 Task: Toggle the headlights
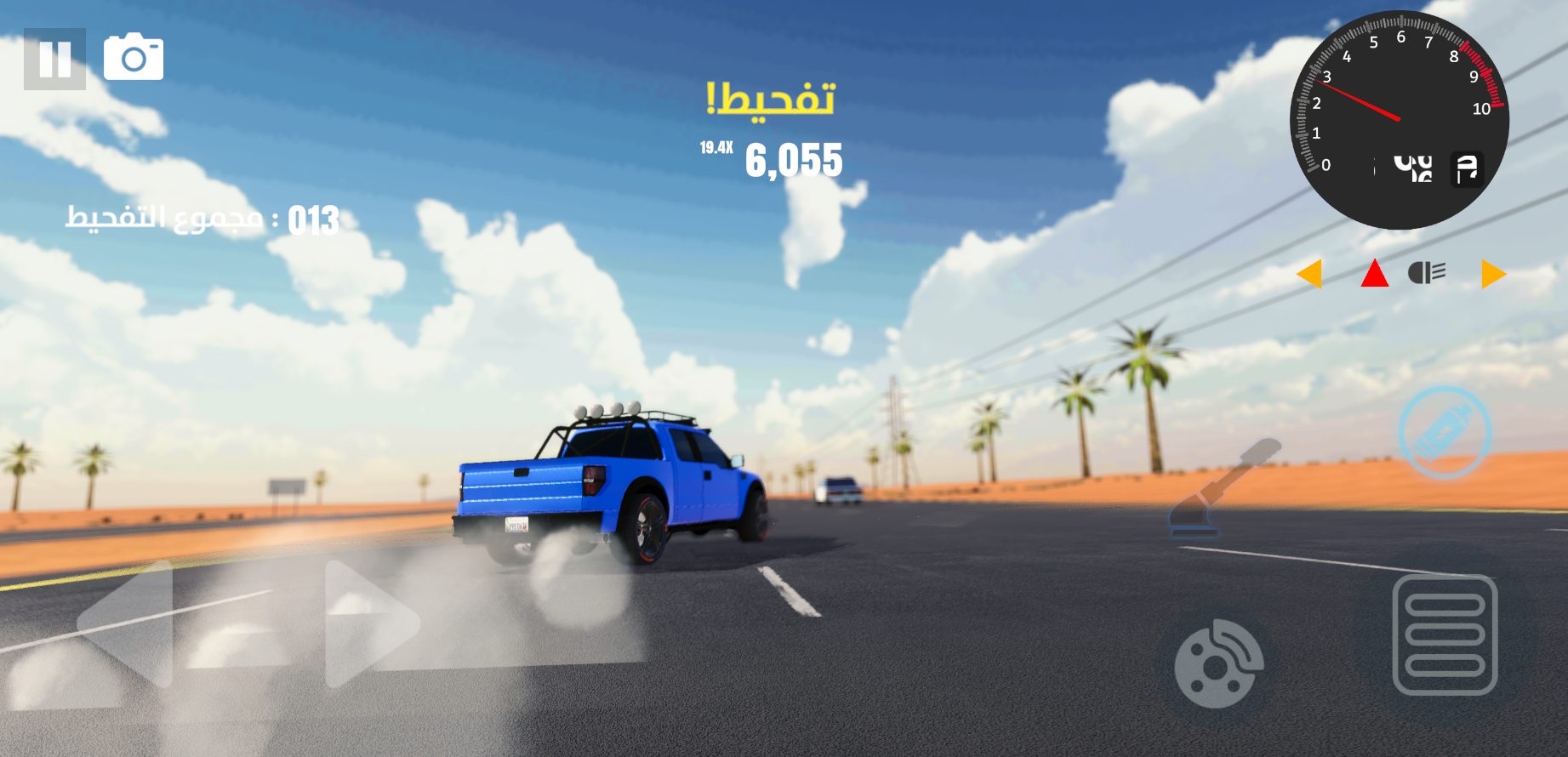(x=1427, y=270)
